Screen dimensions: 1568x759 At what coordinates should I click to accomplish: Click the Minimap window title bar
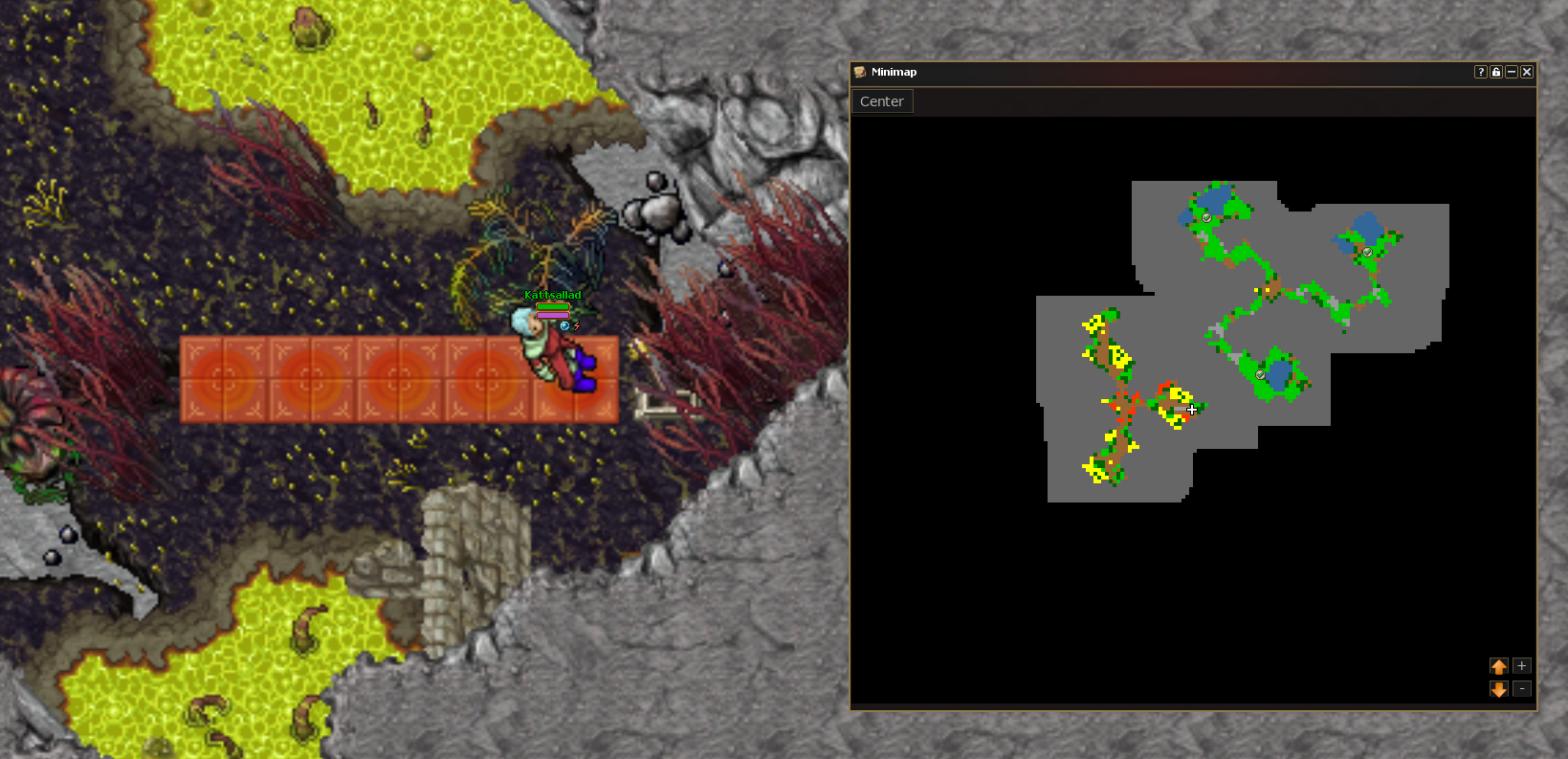pos(1148,72)
